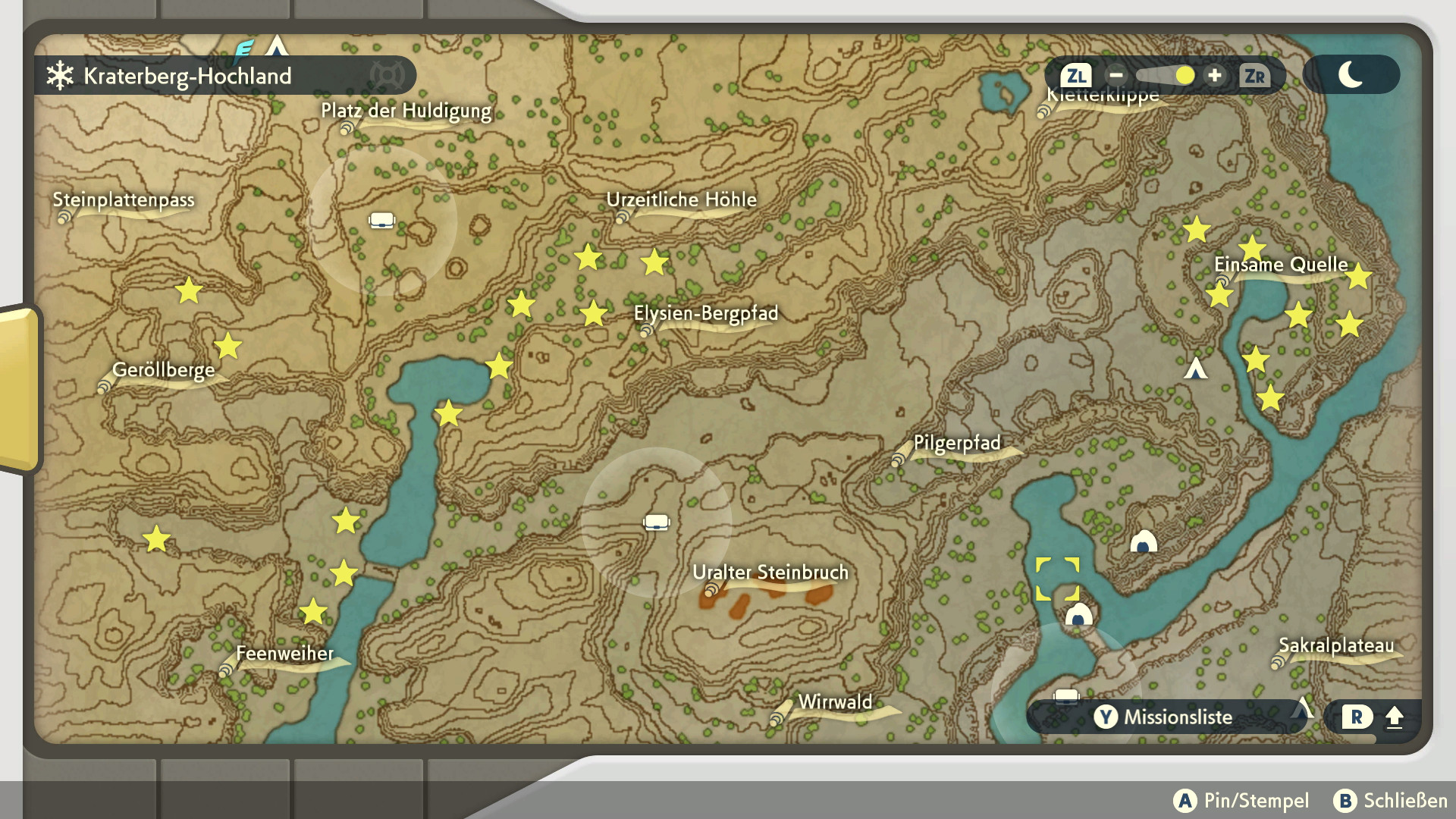
Task: Click the yellow zoom level slider knob
Action: point(1185,75)
